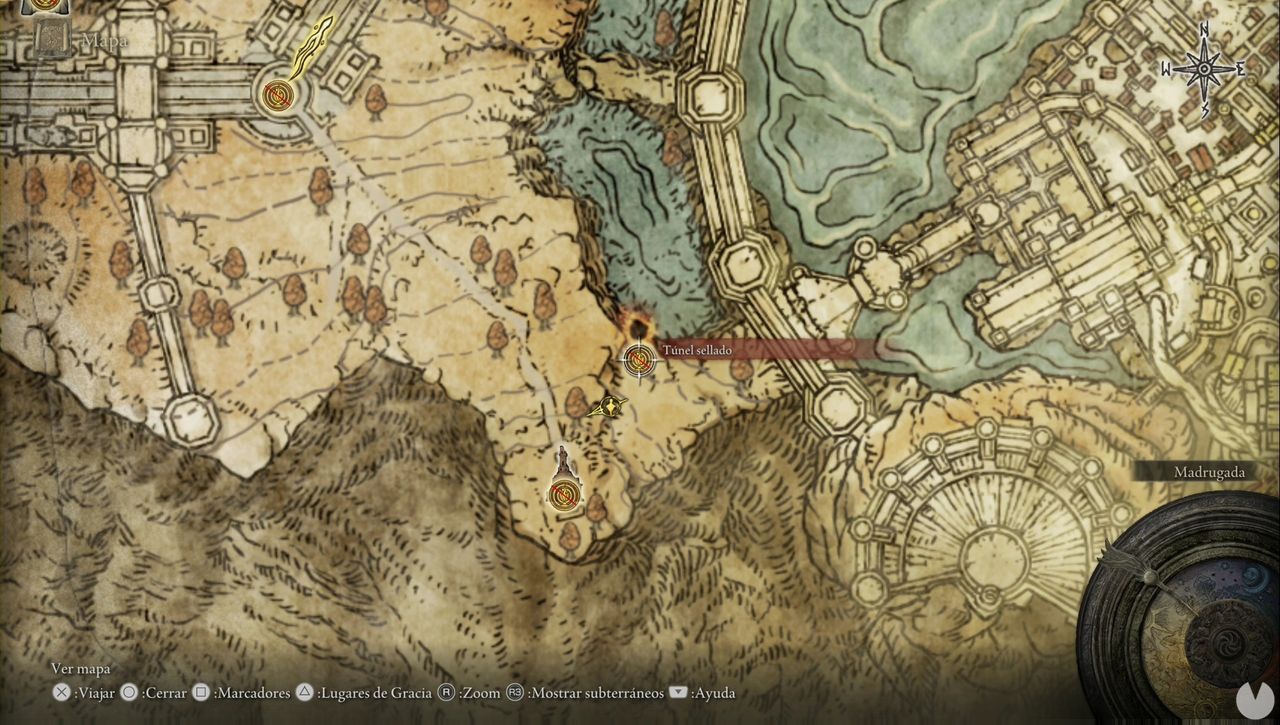Image resolution: width=1280 pixels, height=725 pixels.
Task: Click the Ver mapa label
Action: [81, 668]
